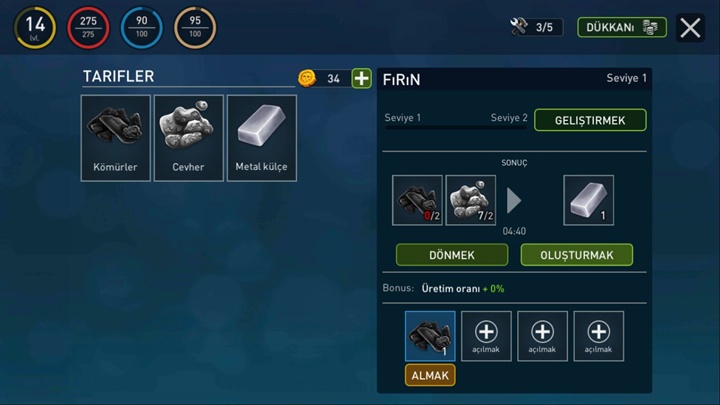This screenshot has height=405, width=720.
Task: View the metal ingot result slot
Action: pos(588,200)
